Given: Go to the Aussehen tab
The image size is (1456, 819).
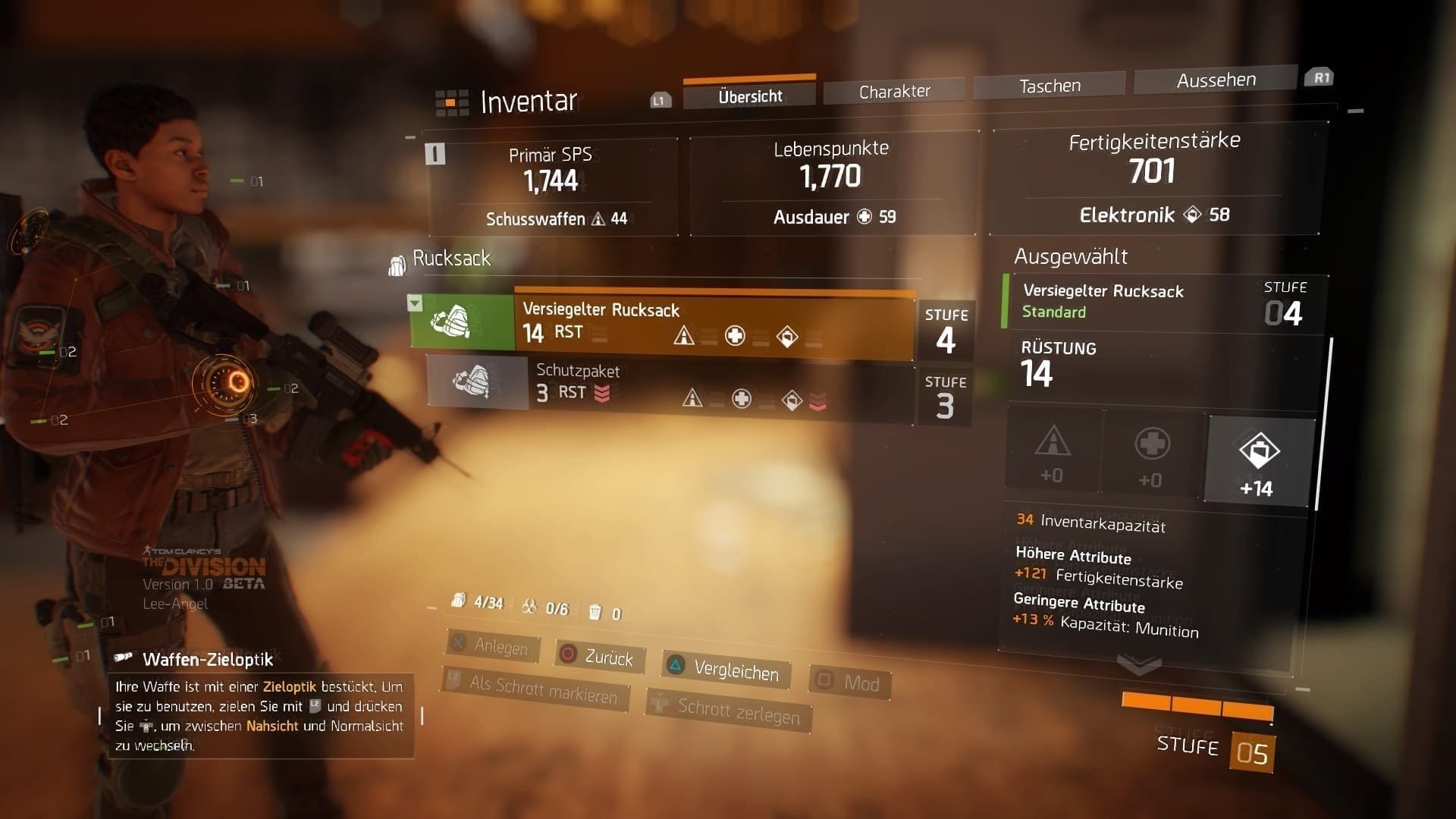Looking at the screenshot, I should pos(1216,80).
